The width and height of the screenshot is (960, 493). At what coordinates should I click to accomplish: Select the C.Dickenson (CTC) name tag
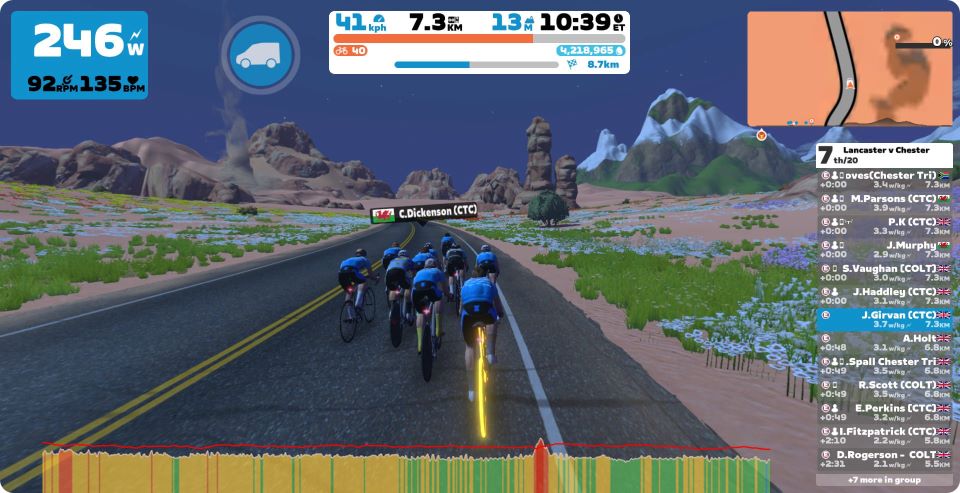[424, 212]
